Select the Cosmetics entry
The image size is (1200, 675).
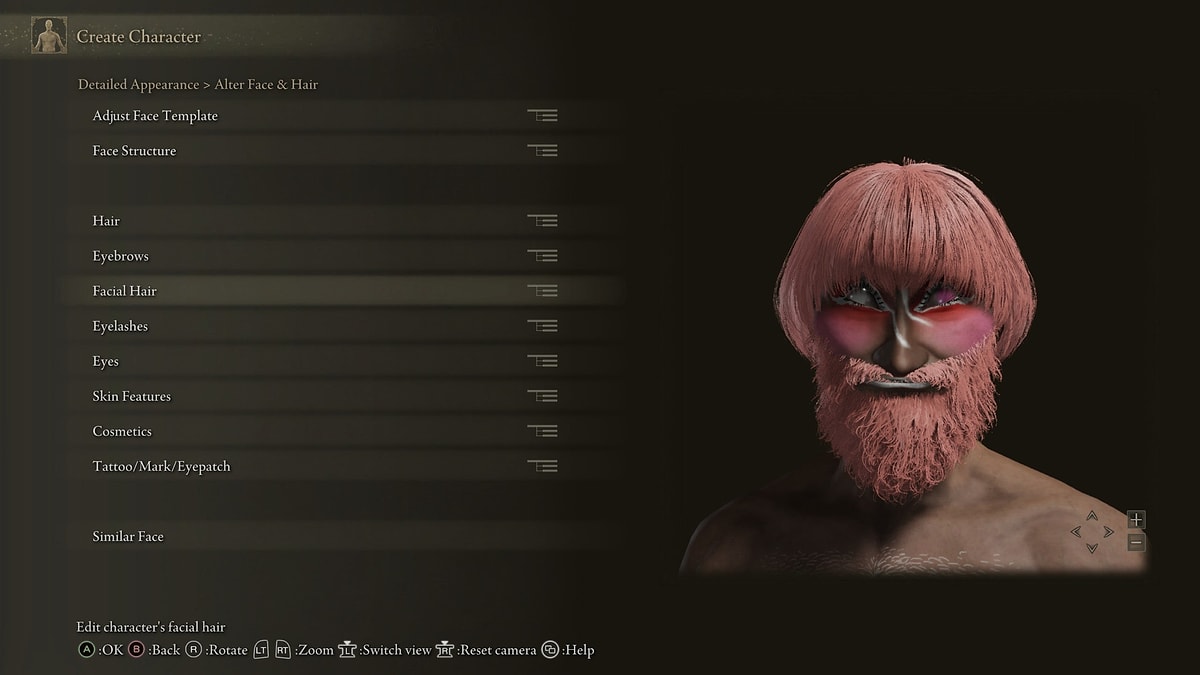pos(123,431)
